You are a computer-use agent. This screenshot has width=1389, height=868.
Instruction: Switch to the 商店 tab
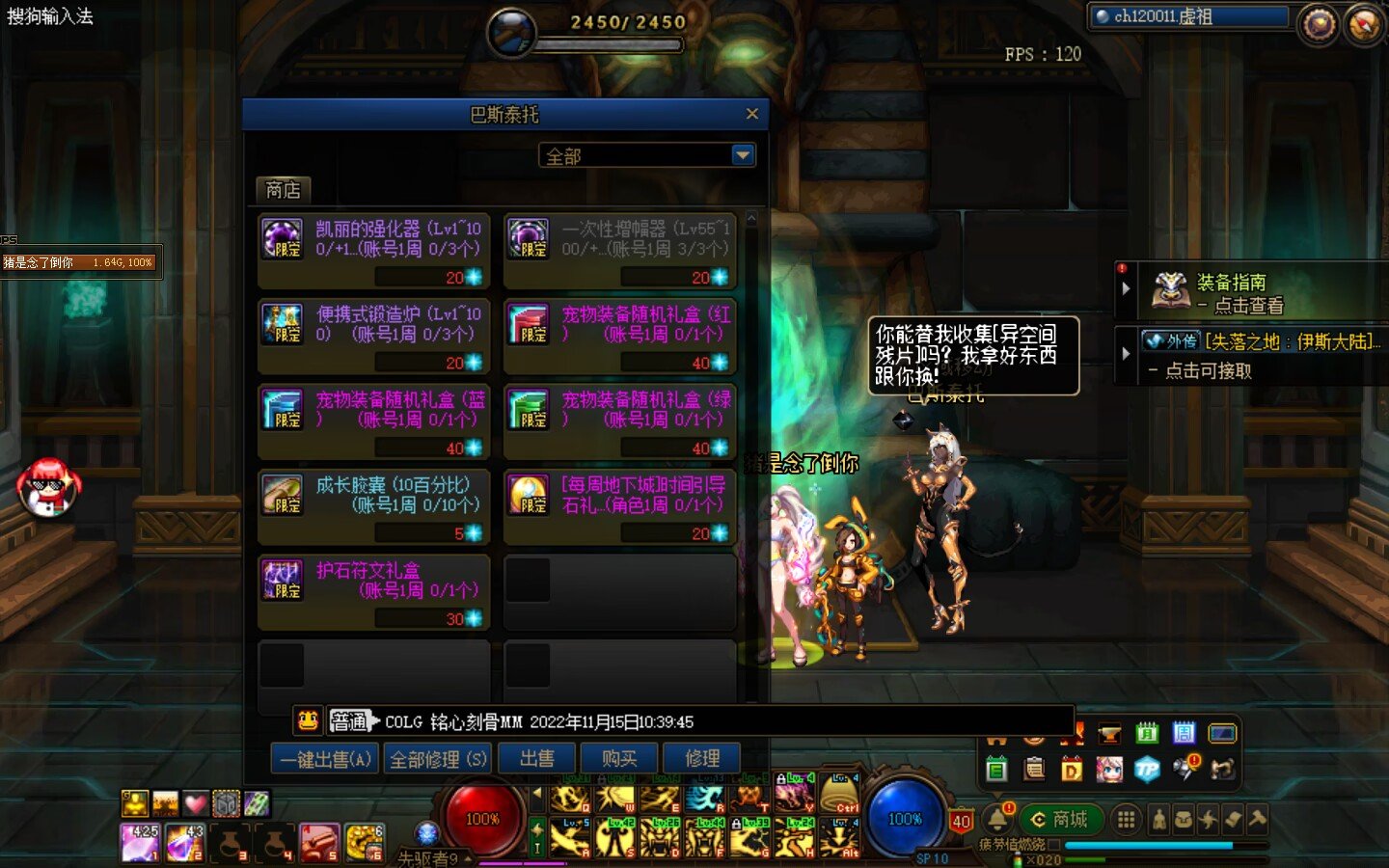283,190
